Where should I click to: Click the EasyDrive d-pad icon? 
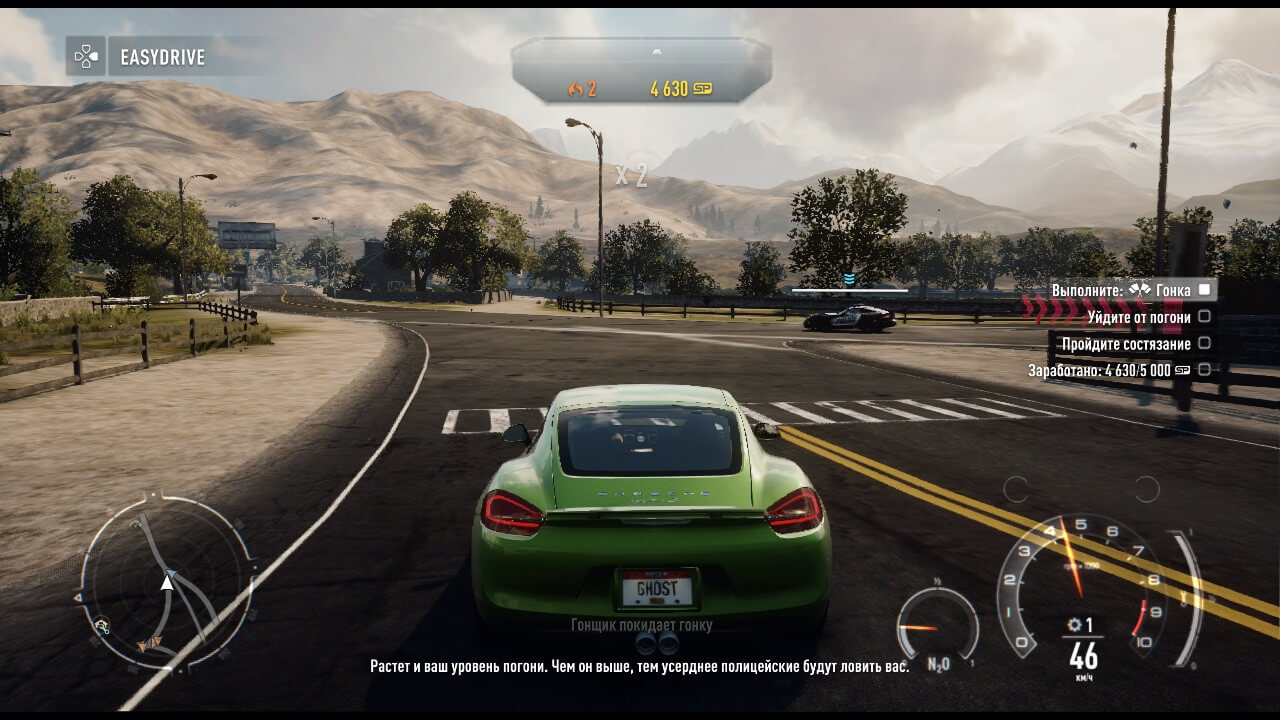tap(86, 57)
